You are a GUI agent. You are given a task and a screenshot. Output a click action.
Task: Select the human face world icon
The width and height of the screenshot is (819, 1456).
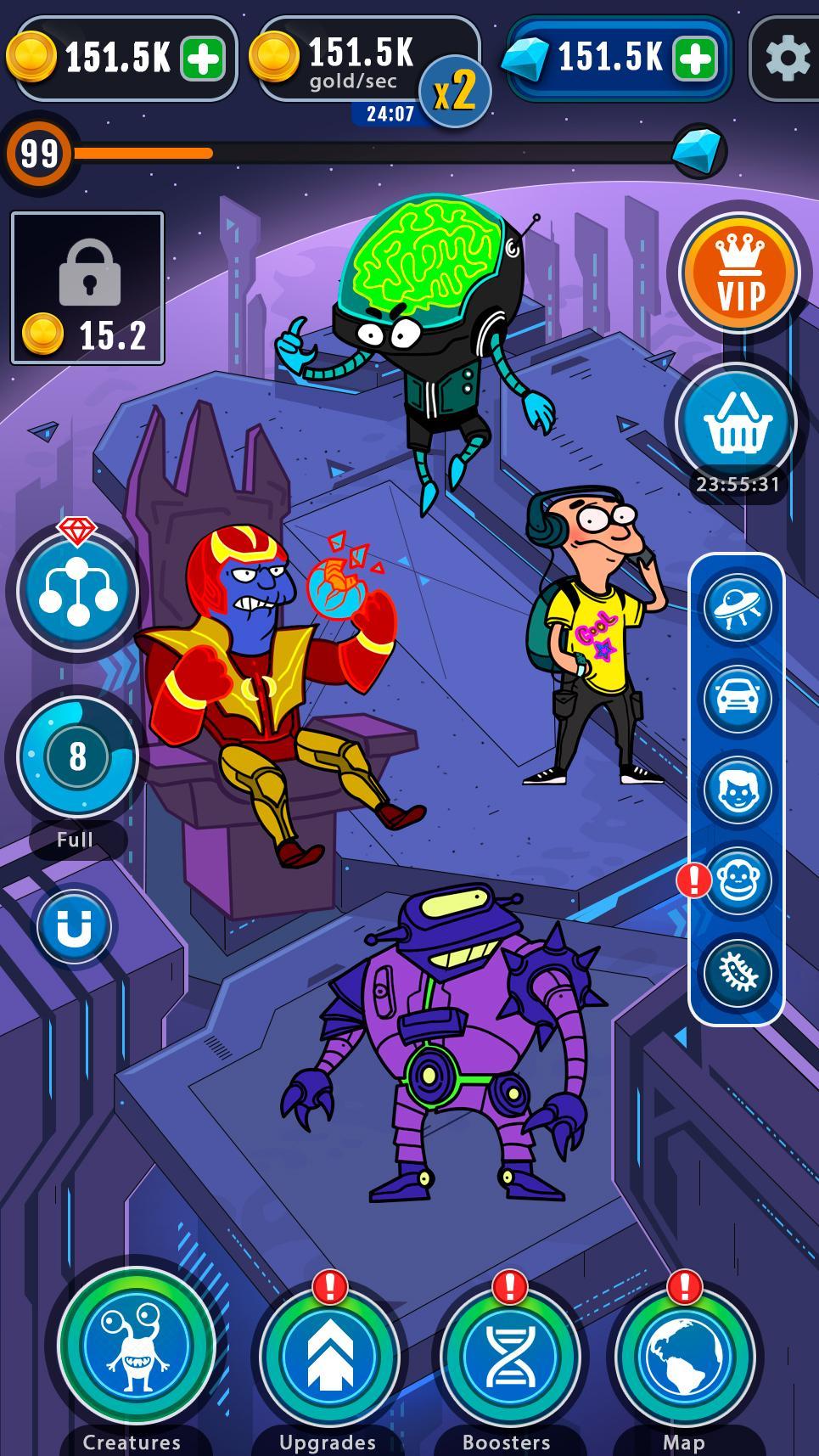point(737,790)
